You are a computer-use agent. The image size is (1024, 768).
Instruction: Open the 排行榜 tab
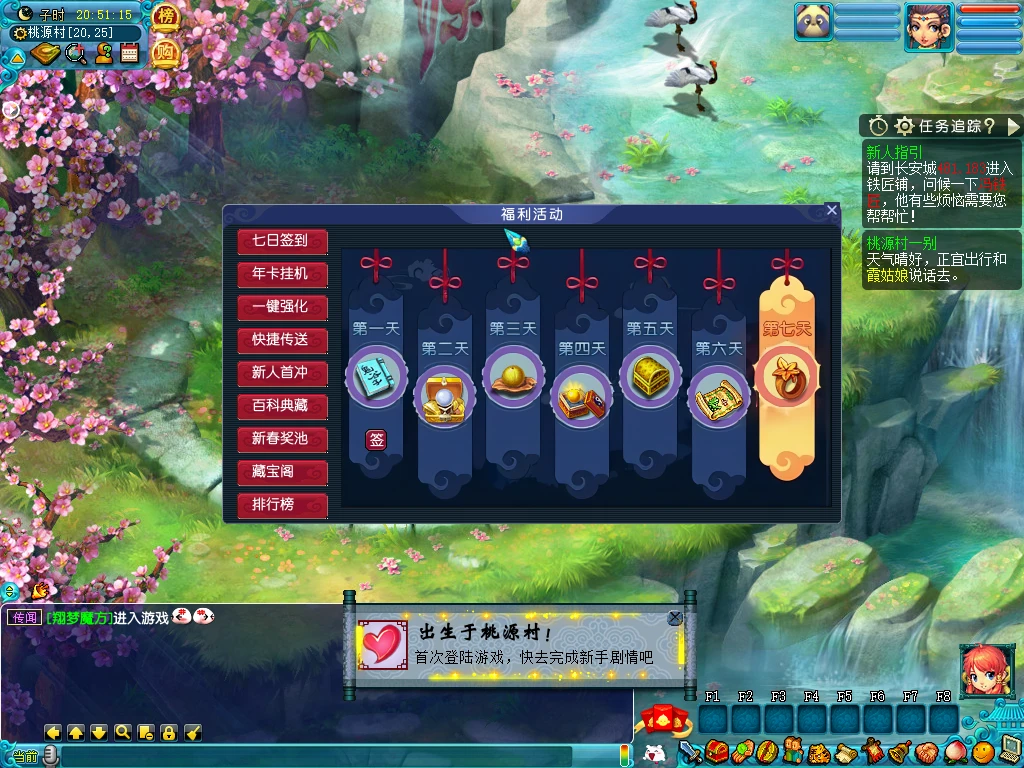[x=282, y=505]
